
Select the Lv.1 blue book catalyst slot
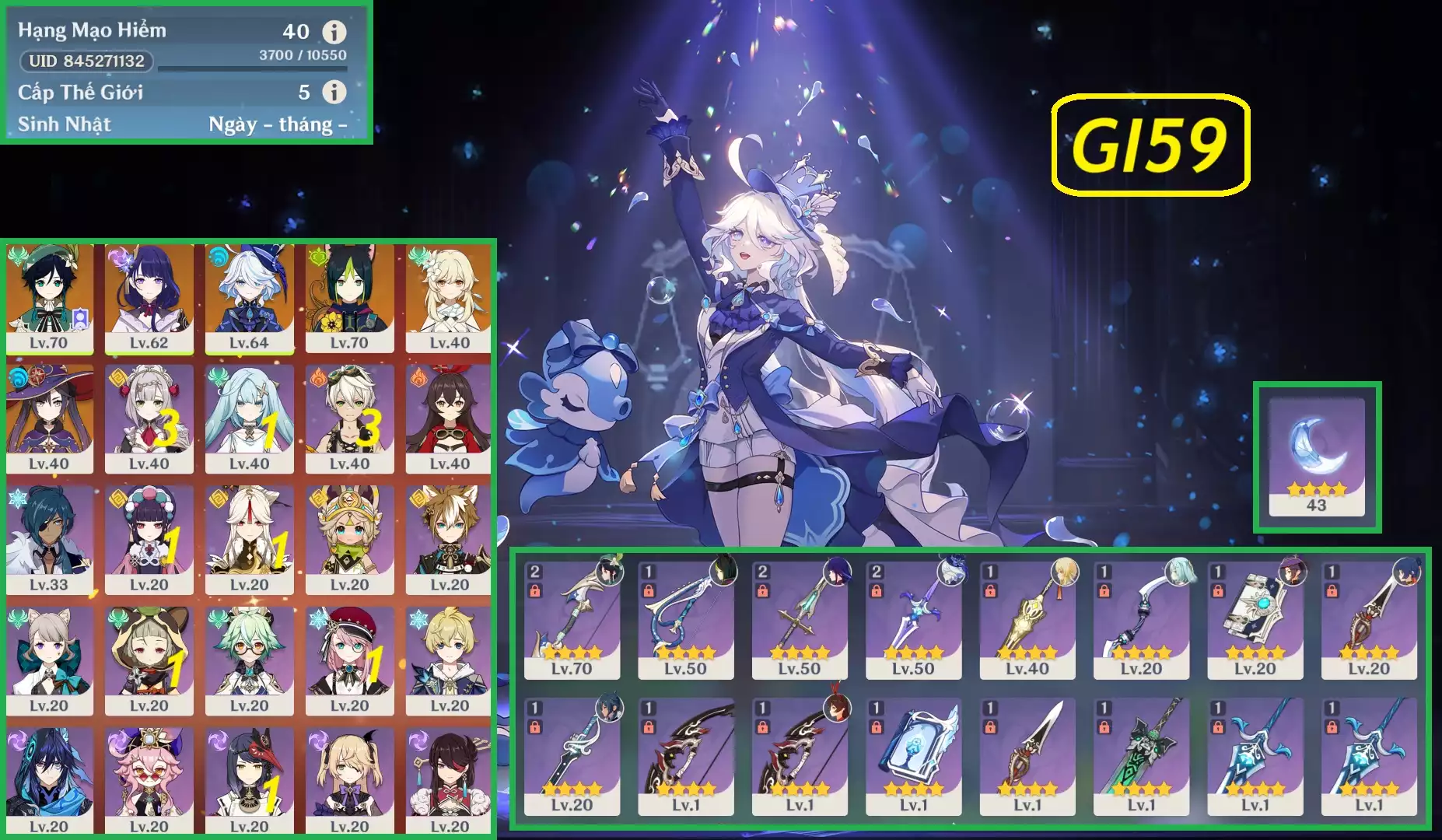[x=913, y=756]
